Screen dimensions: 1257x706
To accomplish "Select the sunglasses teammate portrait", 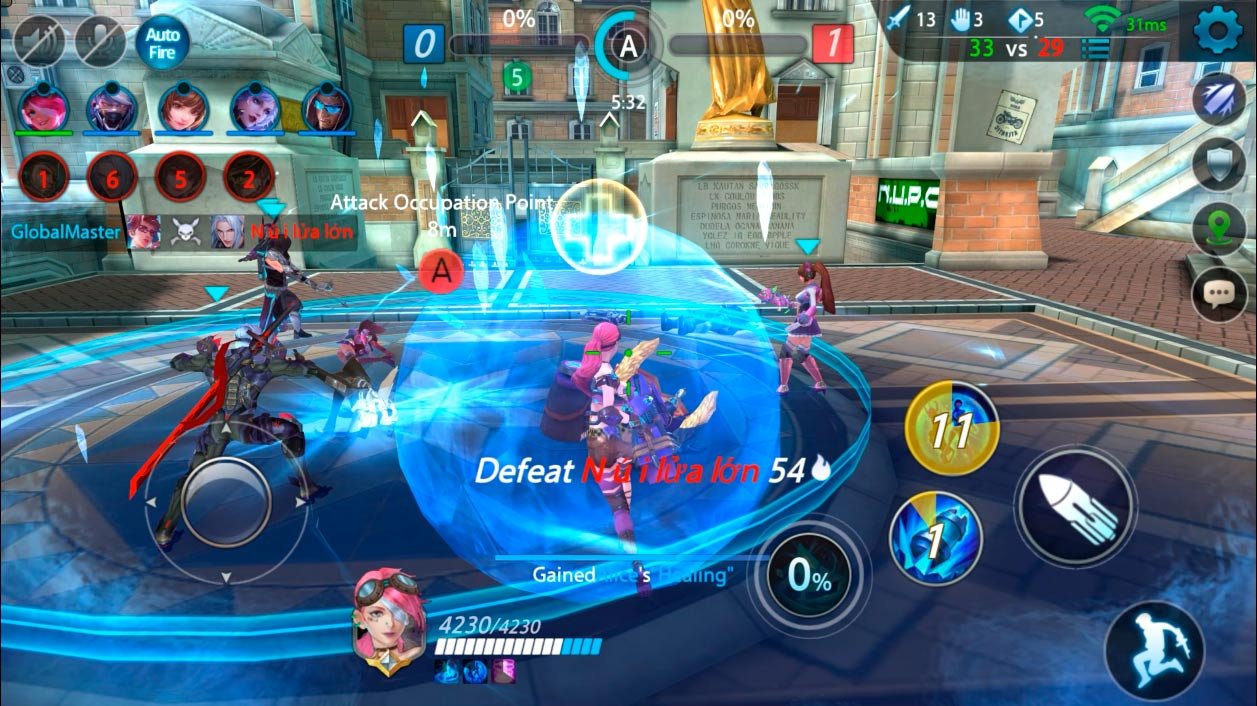I will (x=326, y=107).
